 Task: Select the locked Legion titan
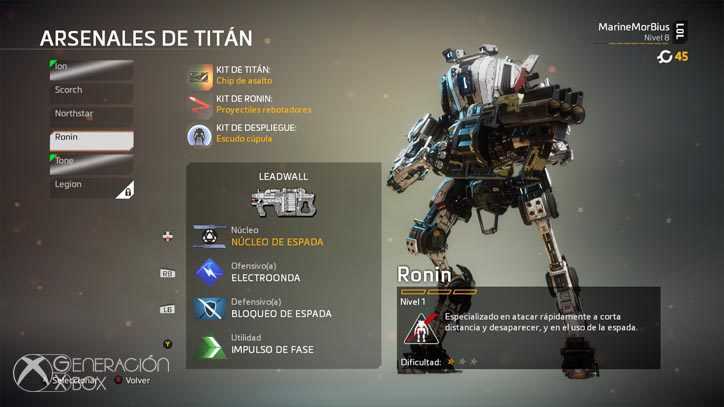tap(92, 187)
